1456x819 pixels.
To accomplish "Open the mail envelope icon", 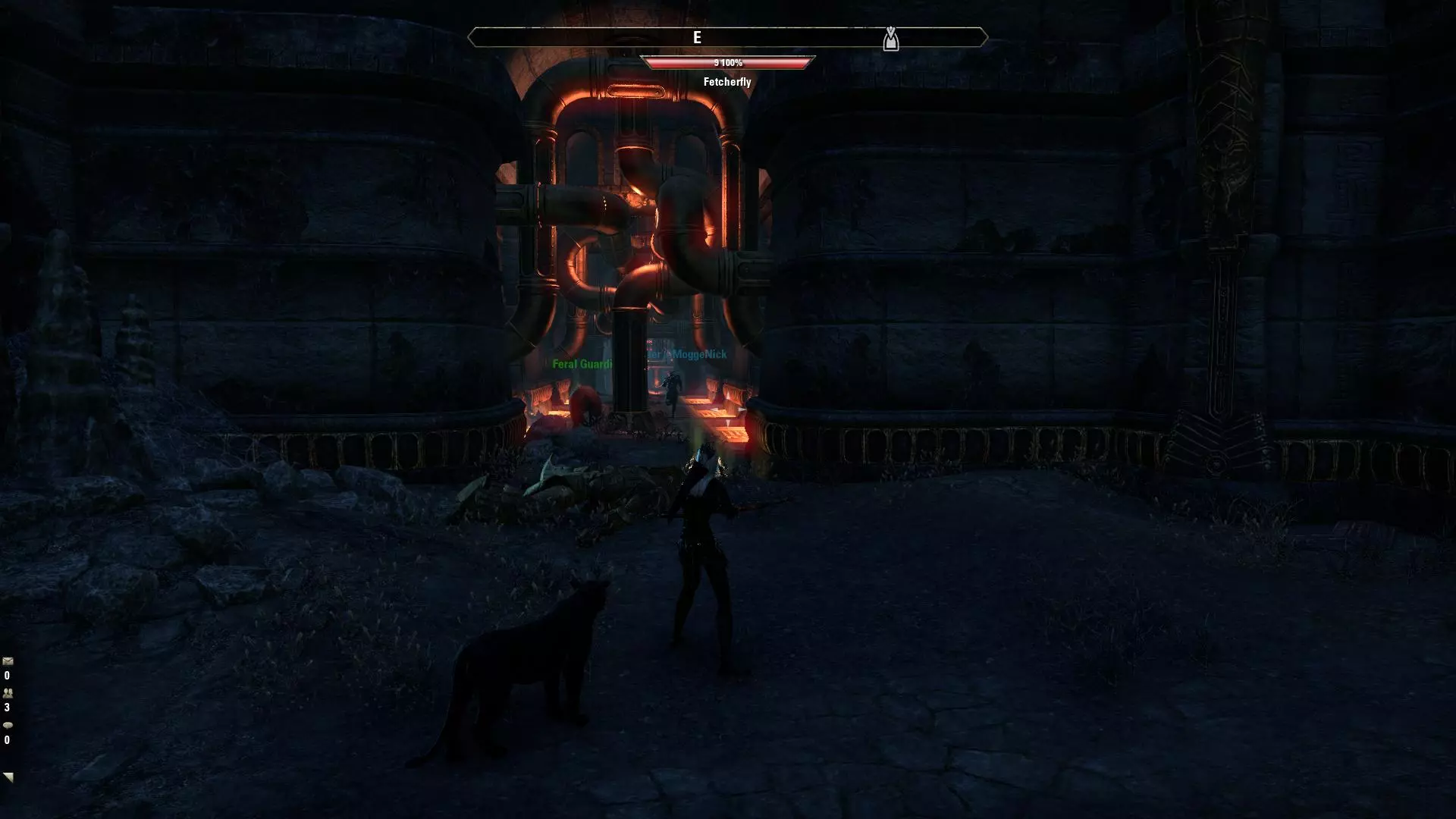I will pos(8,662).
